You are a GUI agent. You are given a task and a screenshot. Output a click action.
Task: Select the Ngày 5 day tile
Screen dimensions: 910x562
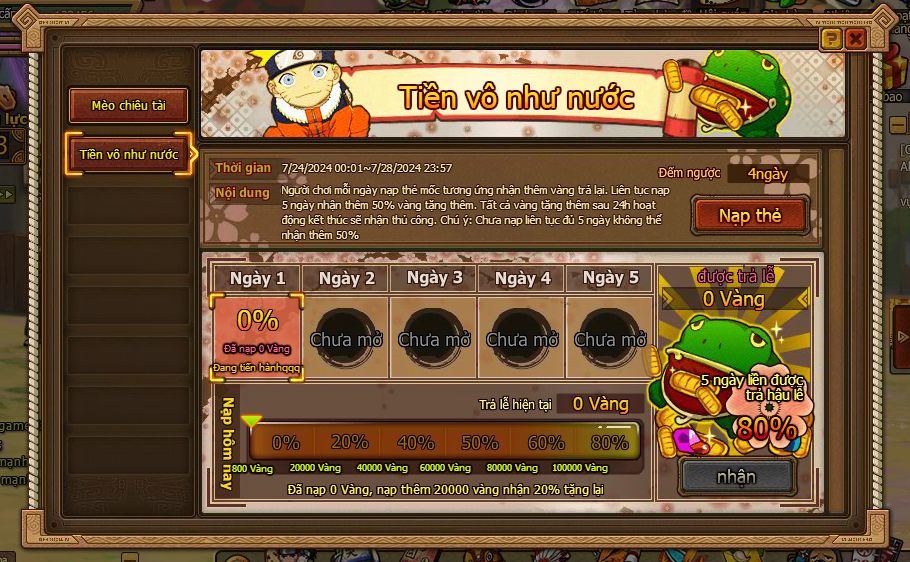point(609,338)
